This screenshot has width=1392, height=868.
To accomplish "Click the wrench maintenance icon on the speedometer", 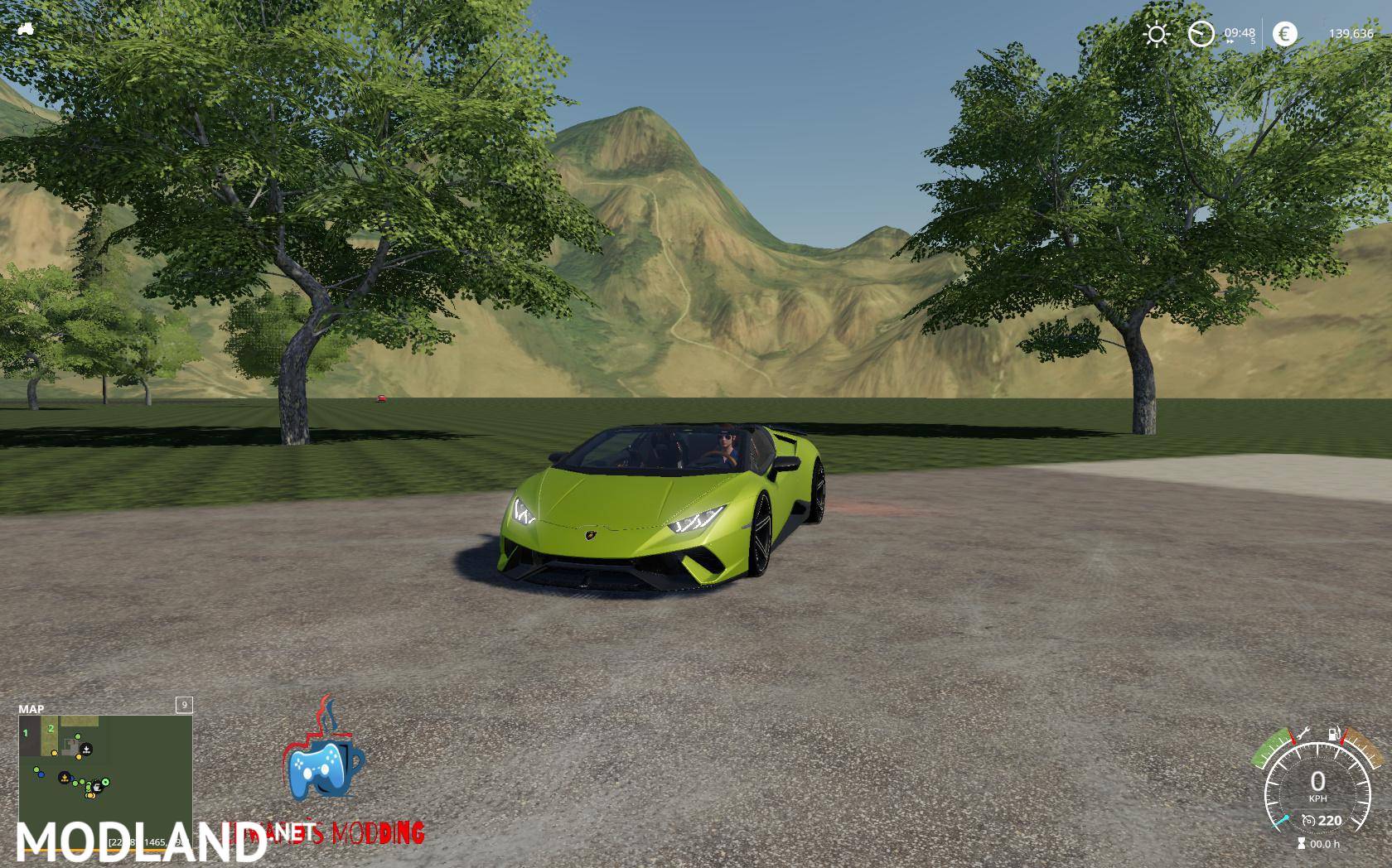I will (x=1306, y=733).
